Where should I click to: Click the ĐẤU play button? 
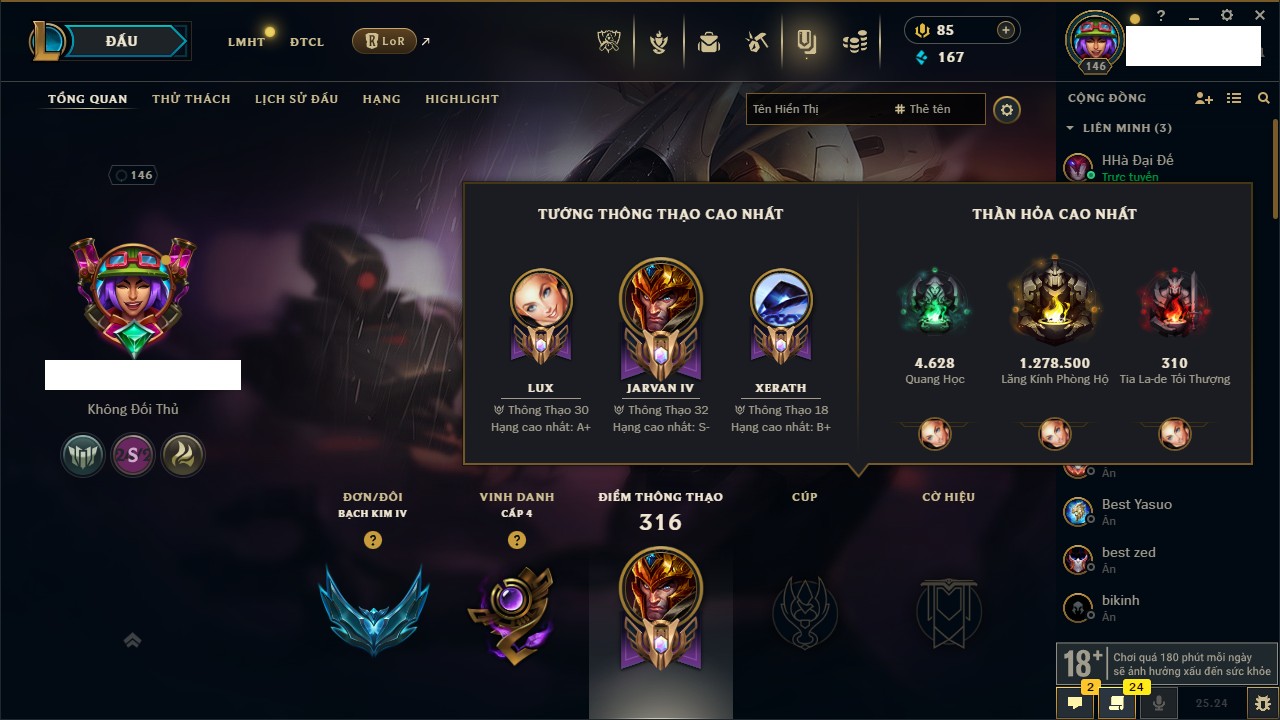click(x=121, y=41)
